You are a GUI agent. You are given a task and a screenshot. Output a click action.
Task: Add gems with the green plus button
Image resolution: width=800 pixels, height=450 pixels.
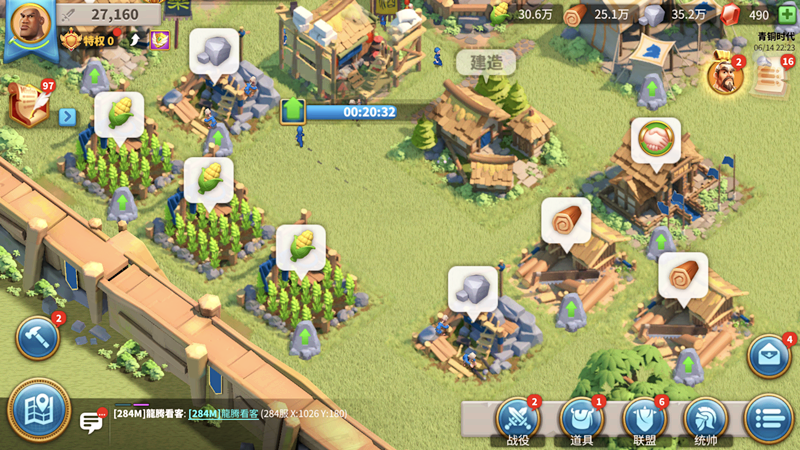click(x=787, y=15)
